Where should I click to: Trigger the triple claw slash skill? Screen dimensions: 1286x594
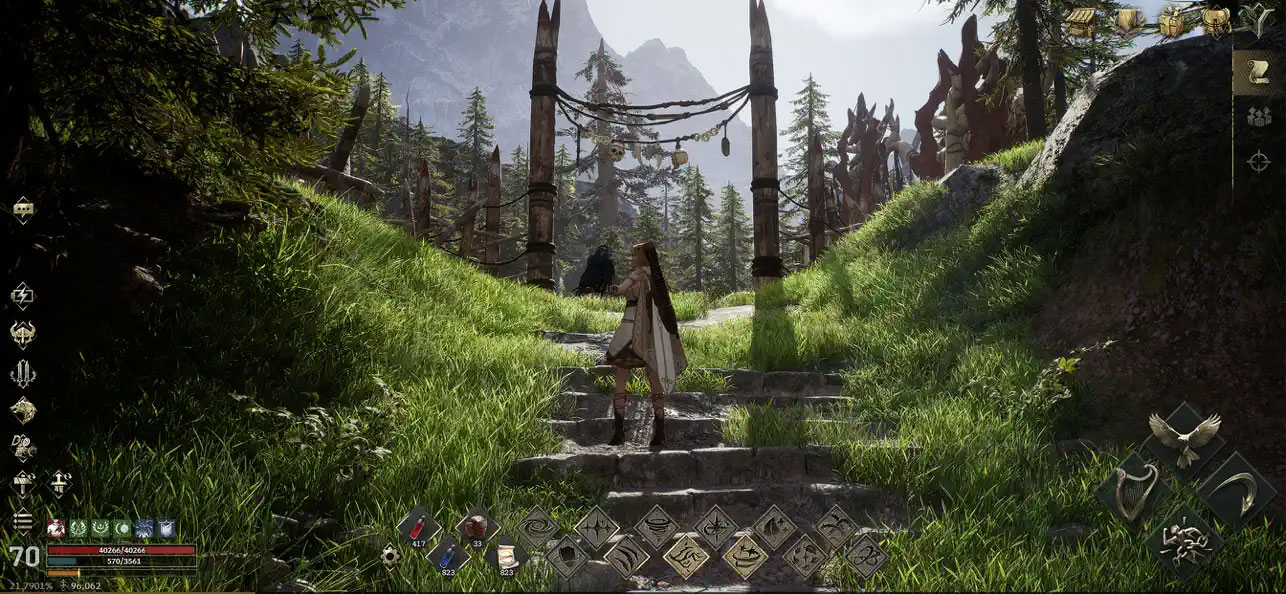pos(627,556)
